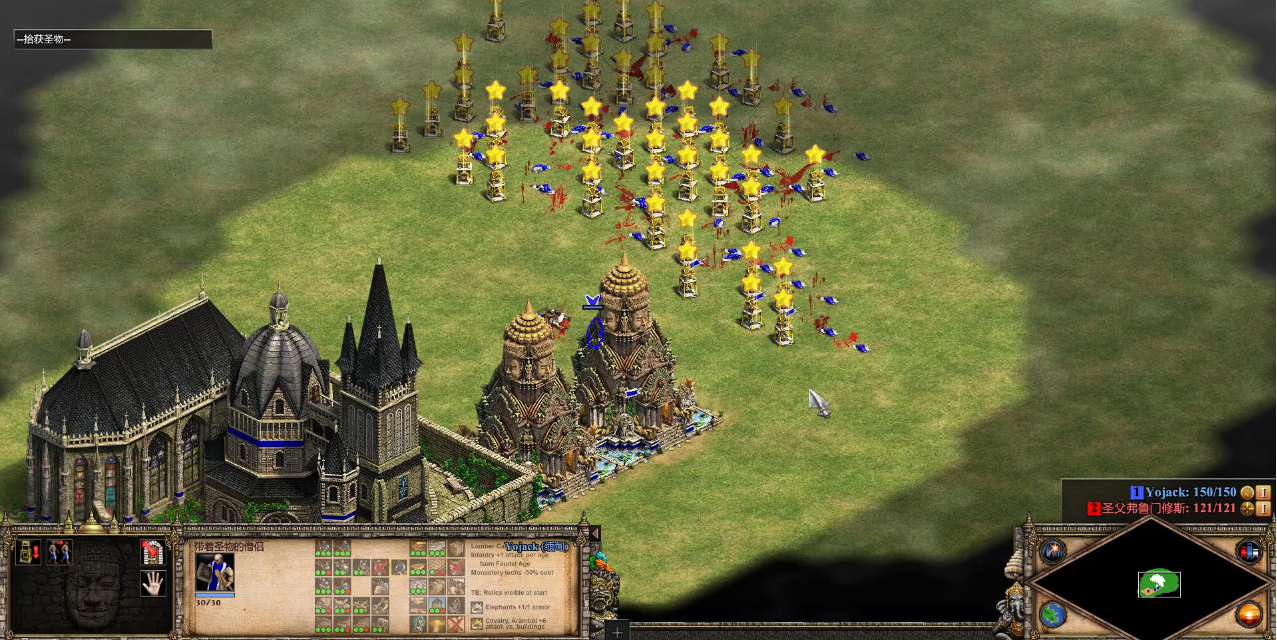Activate the garrison command icon
The height and width of the screenshot is (640, 1277).
click(151, 551)
